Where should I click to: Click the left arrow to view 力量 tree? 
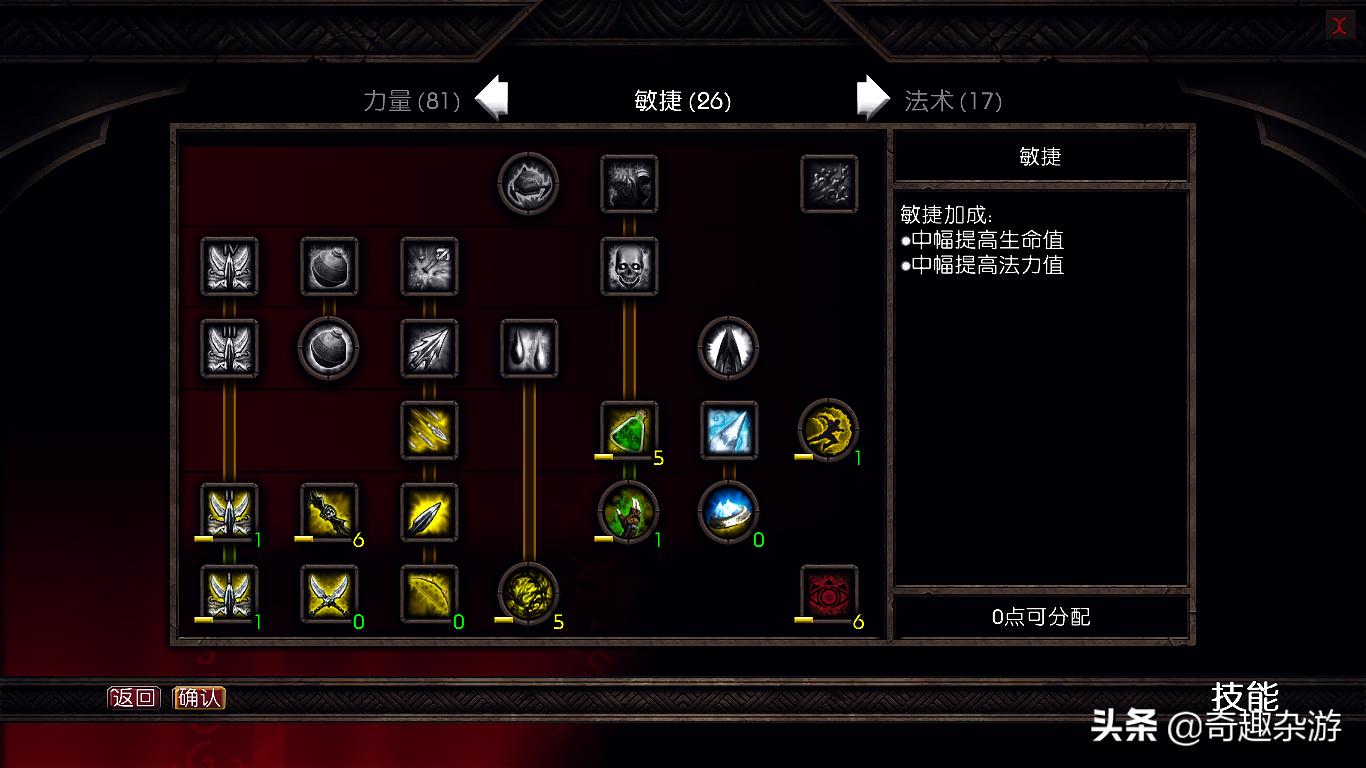pyautogui.click(x=492, y=95)
